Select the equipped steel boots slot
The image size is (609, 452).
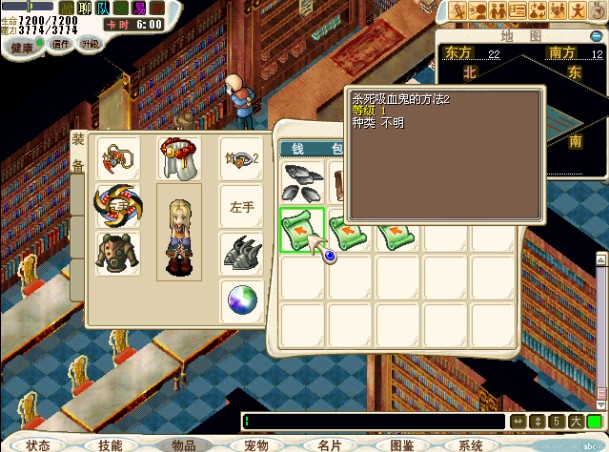241,252
